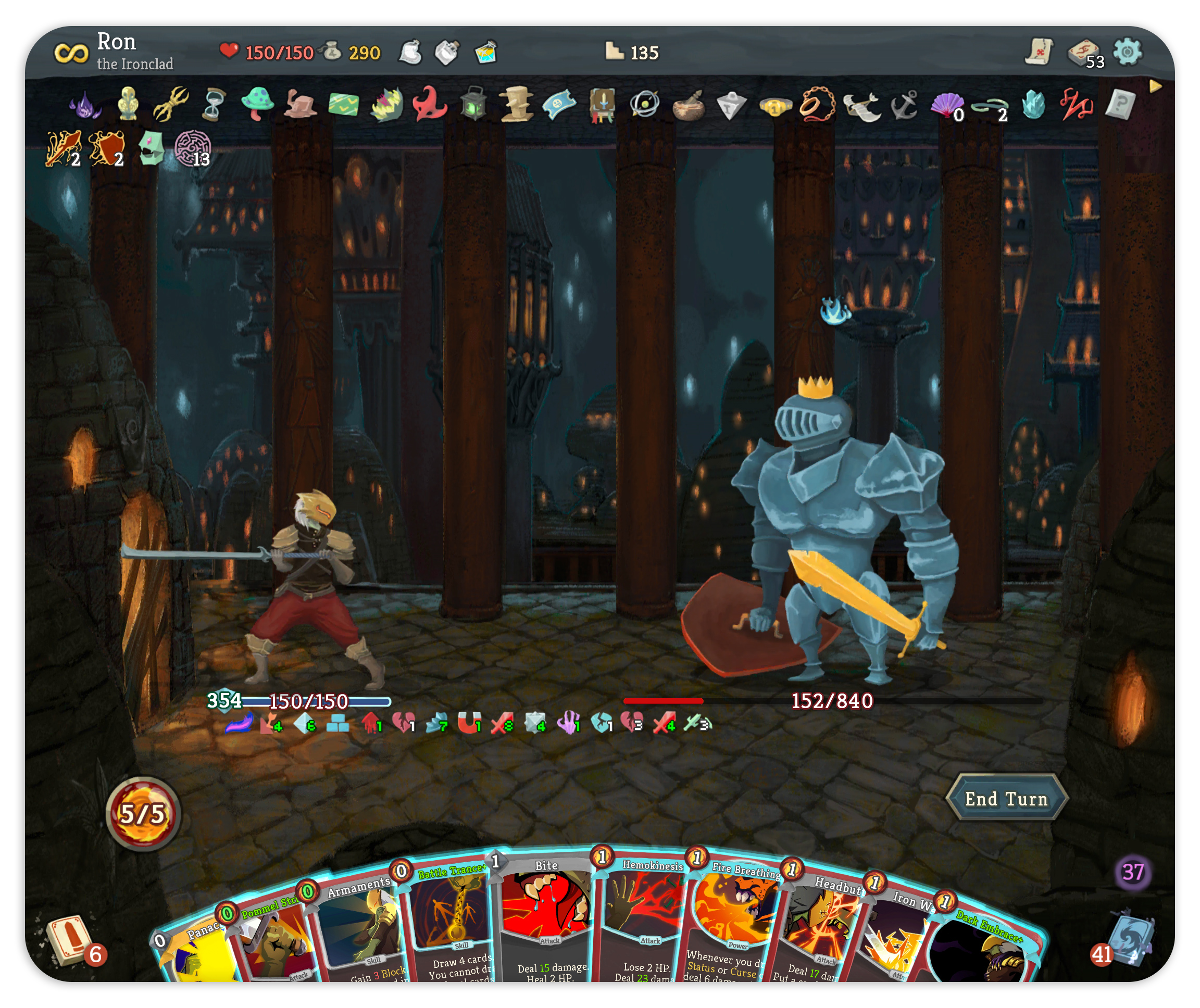Inspect the green mushroom relic
The image size is (1200, 1008).
[x=257, y=104]
